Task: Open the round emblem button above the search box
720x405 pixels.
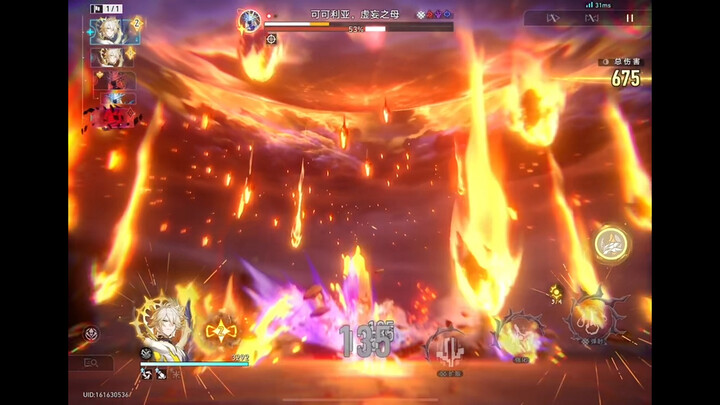Action: (90, 334)
